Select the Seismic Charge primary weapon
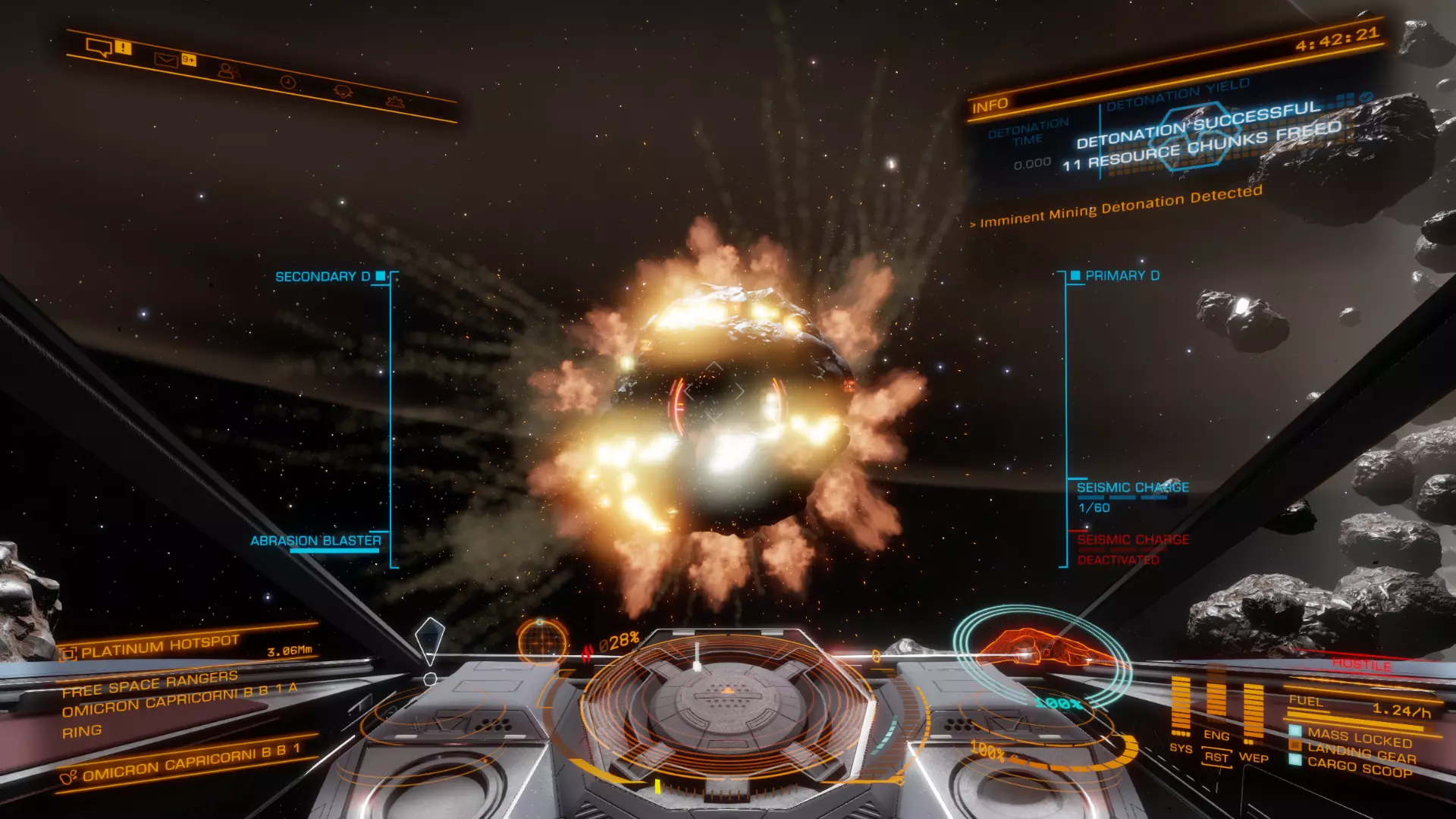 point(1132,488)
